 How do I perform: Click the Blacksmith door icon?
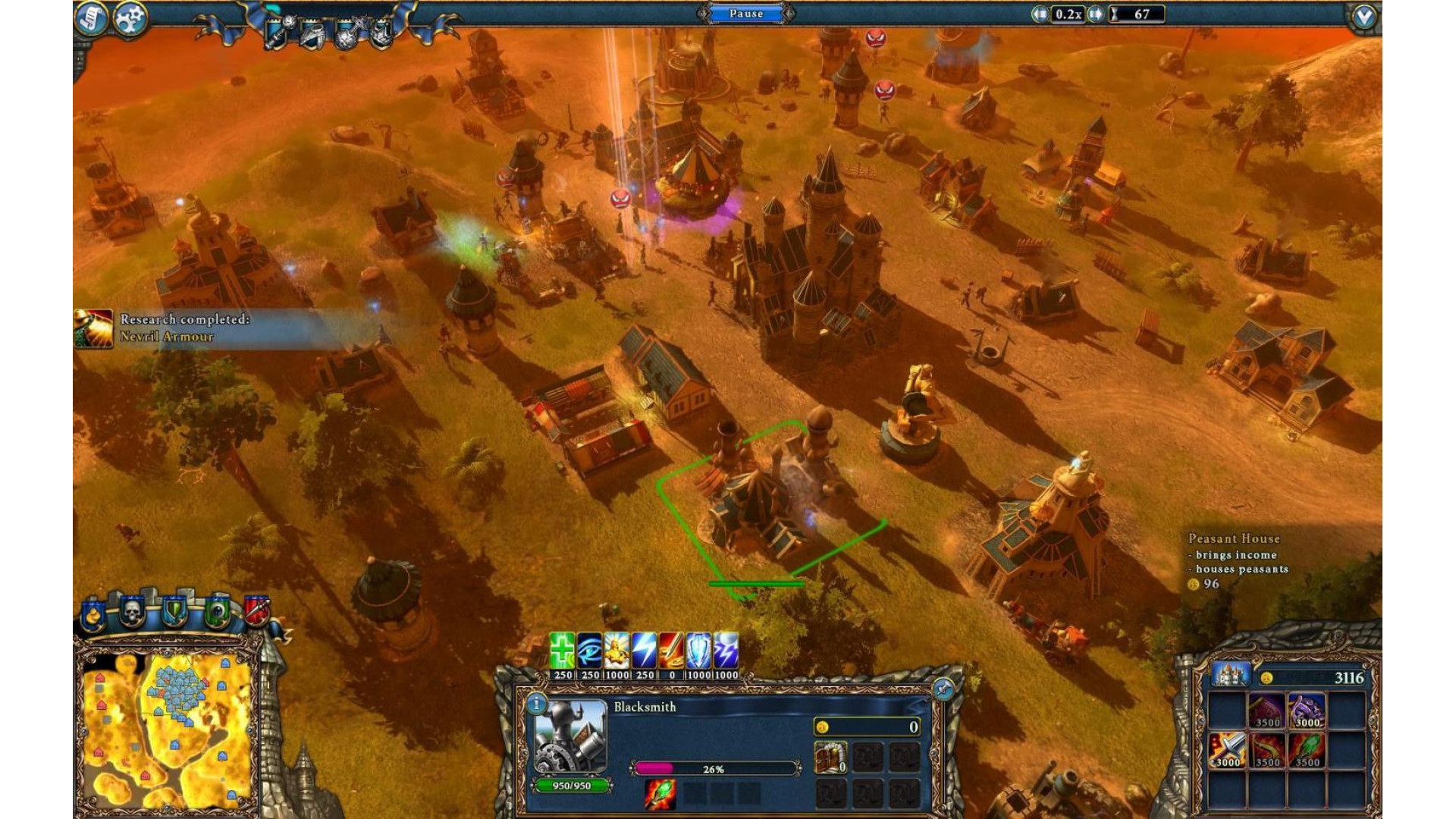click(830, 756)
